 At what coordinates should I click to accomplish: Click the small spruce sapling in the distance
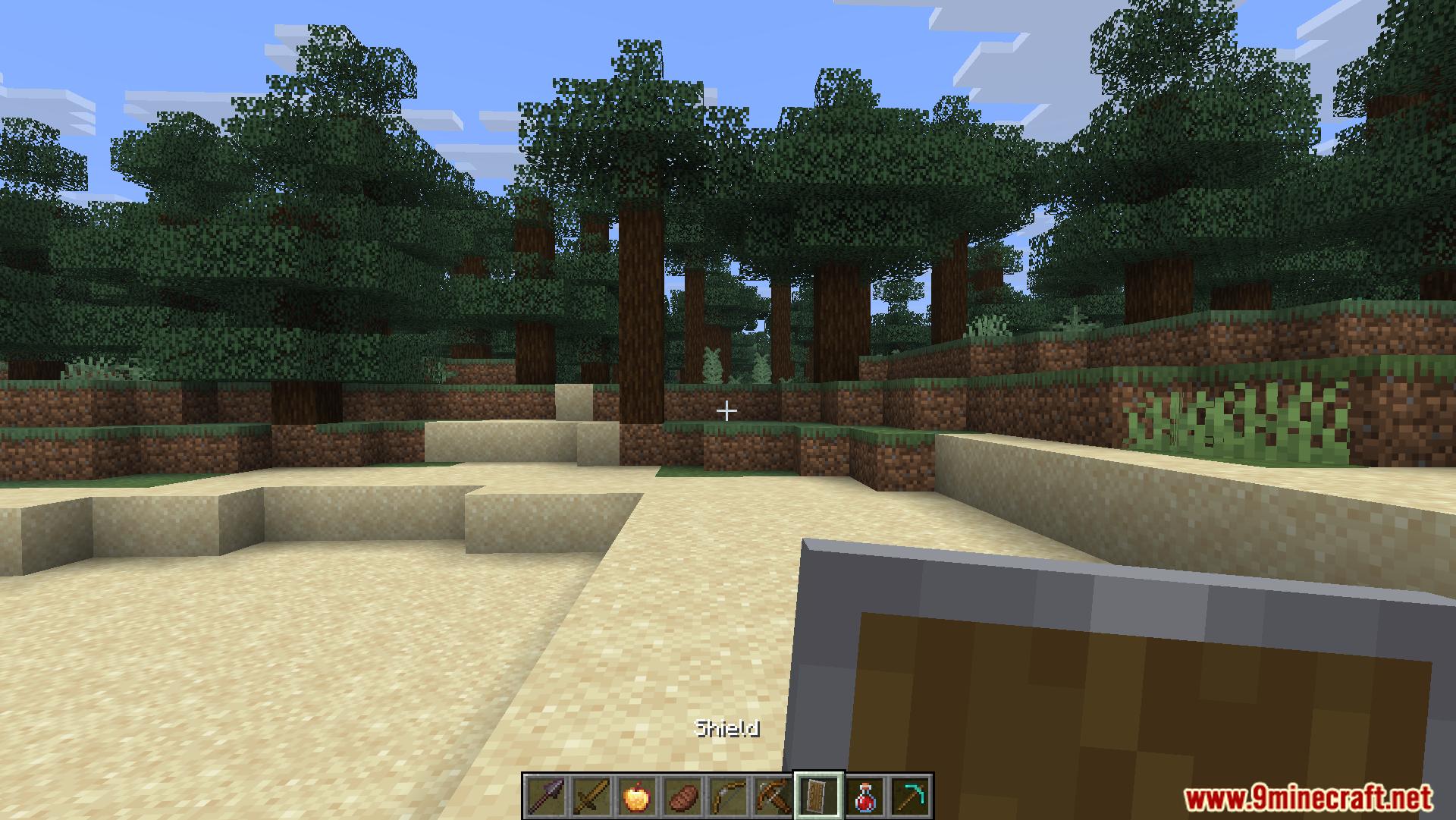(713, 364)
